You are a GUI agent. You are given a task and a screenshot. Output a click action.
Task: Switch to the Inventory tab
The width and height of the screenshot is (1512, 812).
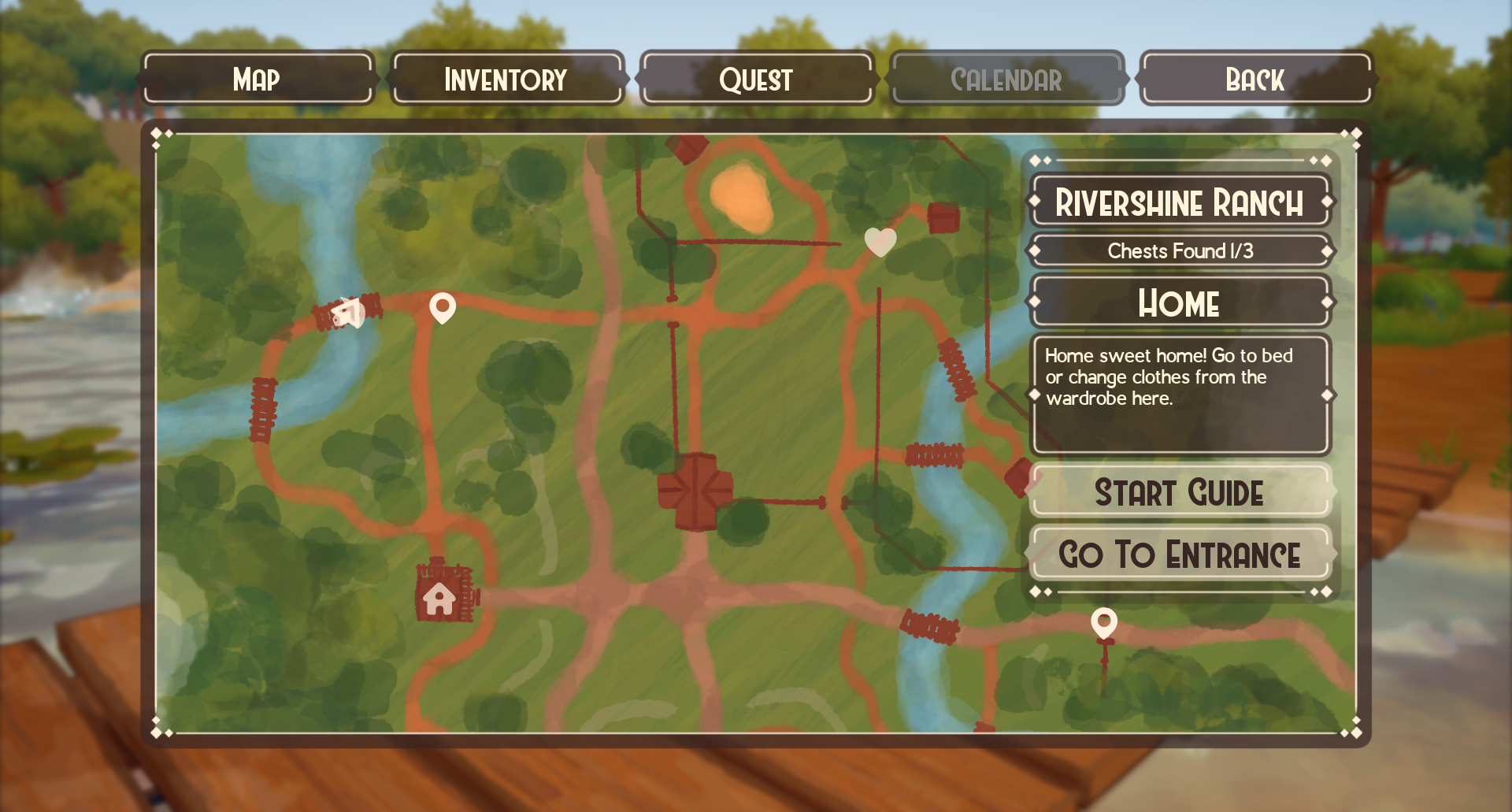(505, 79)
